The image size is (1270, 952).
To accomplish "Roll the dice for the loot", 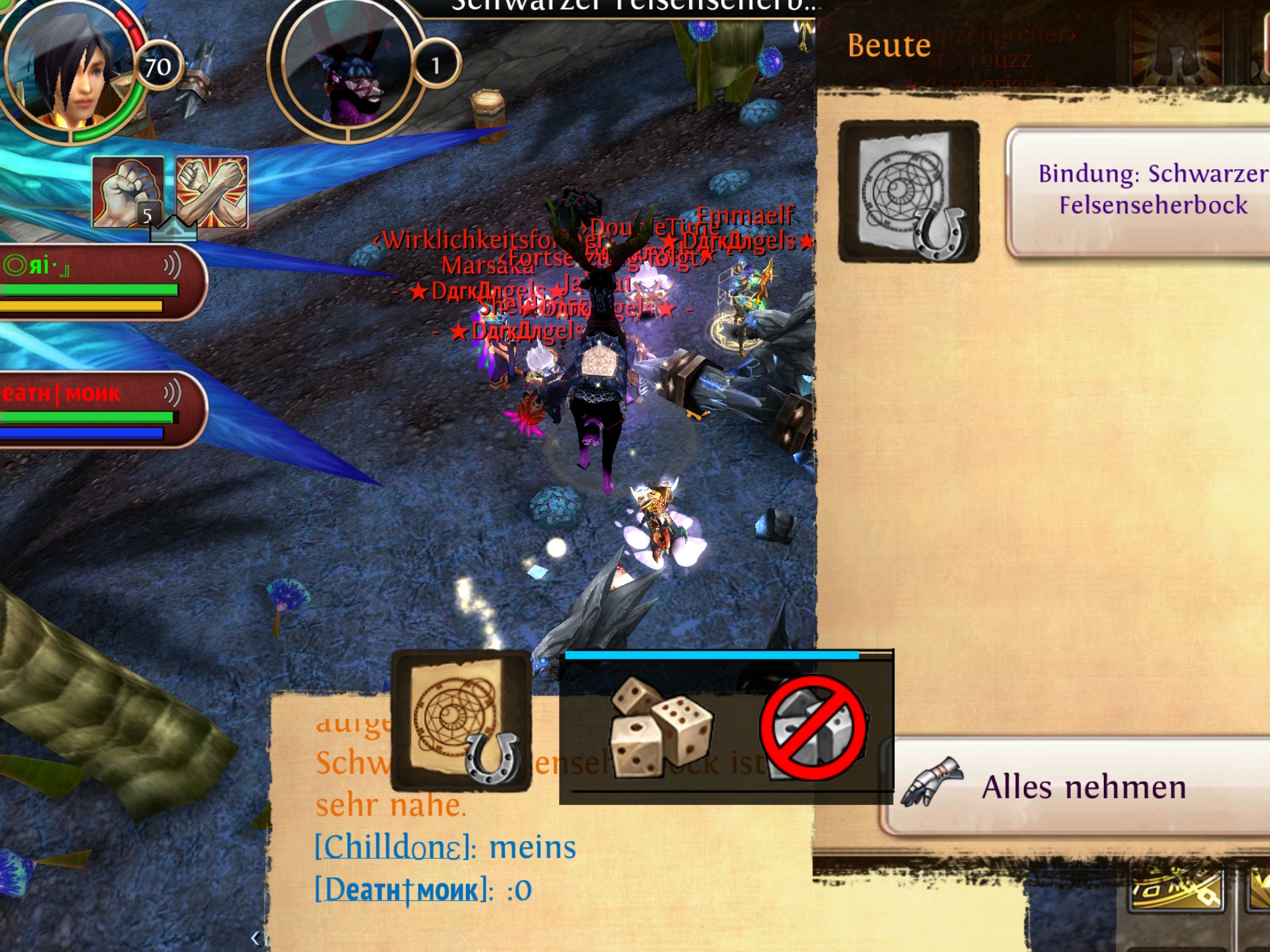I will click(660, 727).
